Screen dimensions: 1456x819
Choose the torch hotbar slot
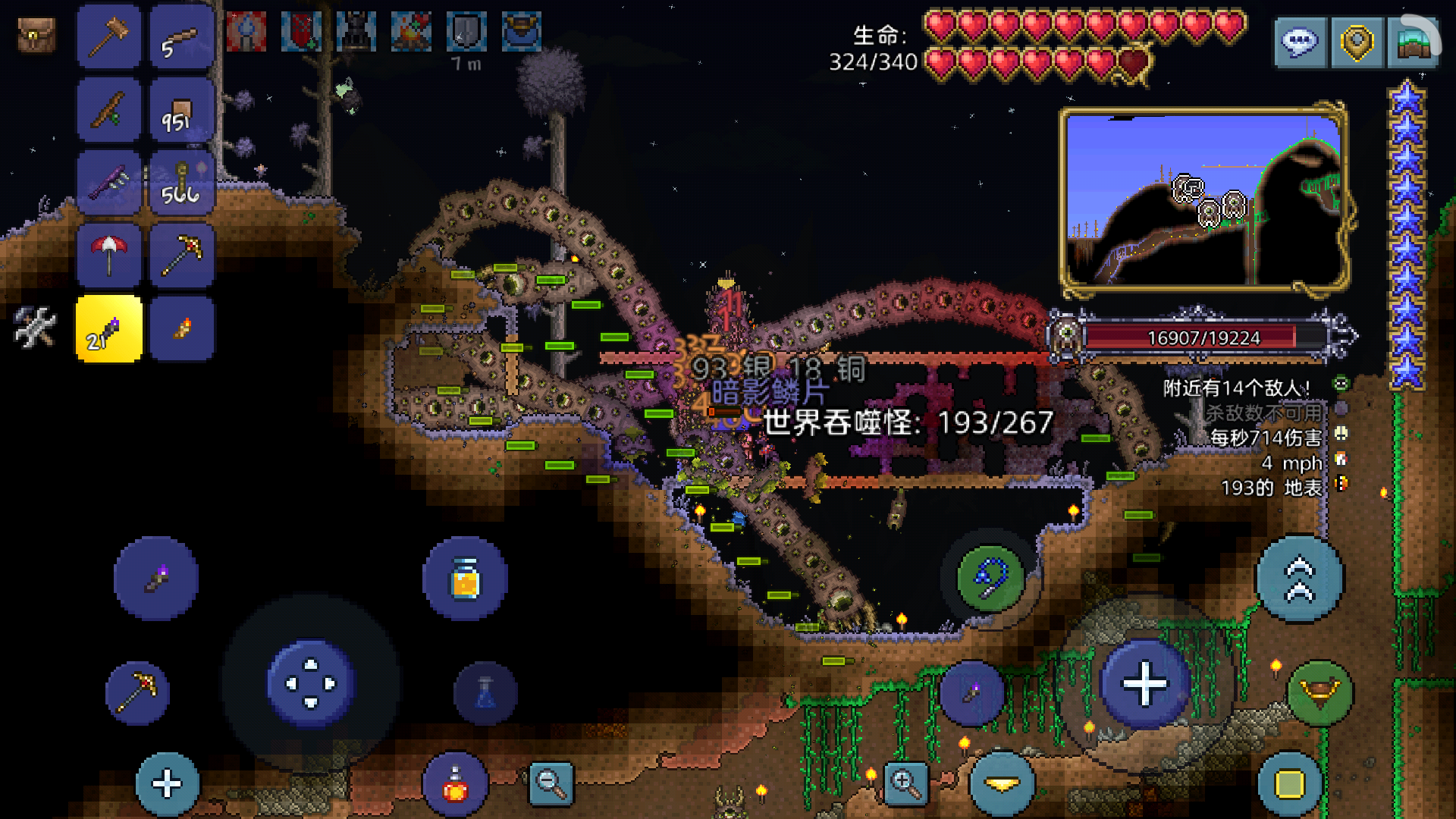coord(181,328)
